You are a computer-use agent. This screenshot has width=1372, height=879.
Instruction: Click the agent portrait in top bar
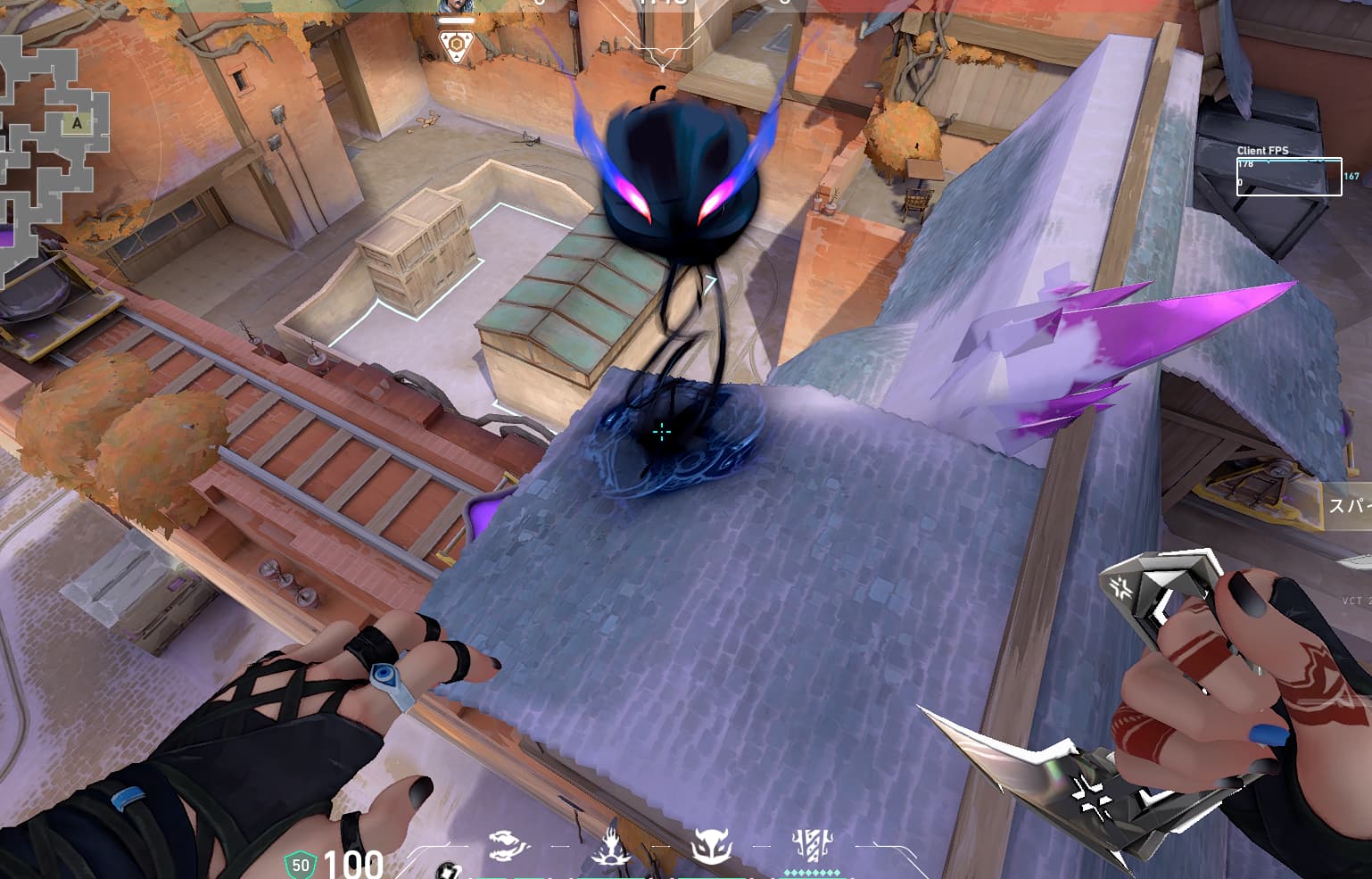coord(456,6)
